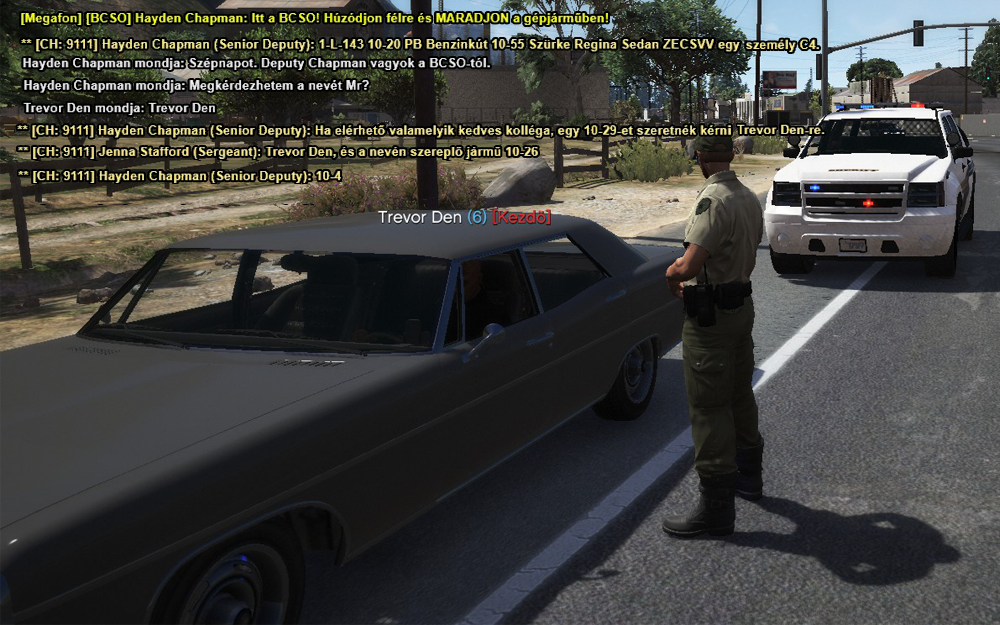
Task: Click the chat line "Trevor Den mondja: Trevor Den"
Action: tap(119, 108)
